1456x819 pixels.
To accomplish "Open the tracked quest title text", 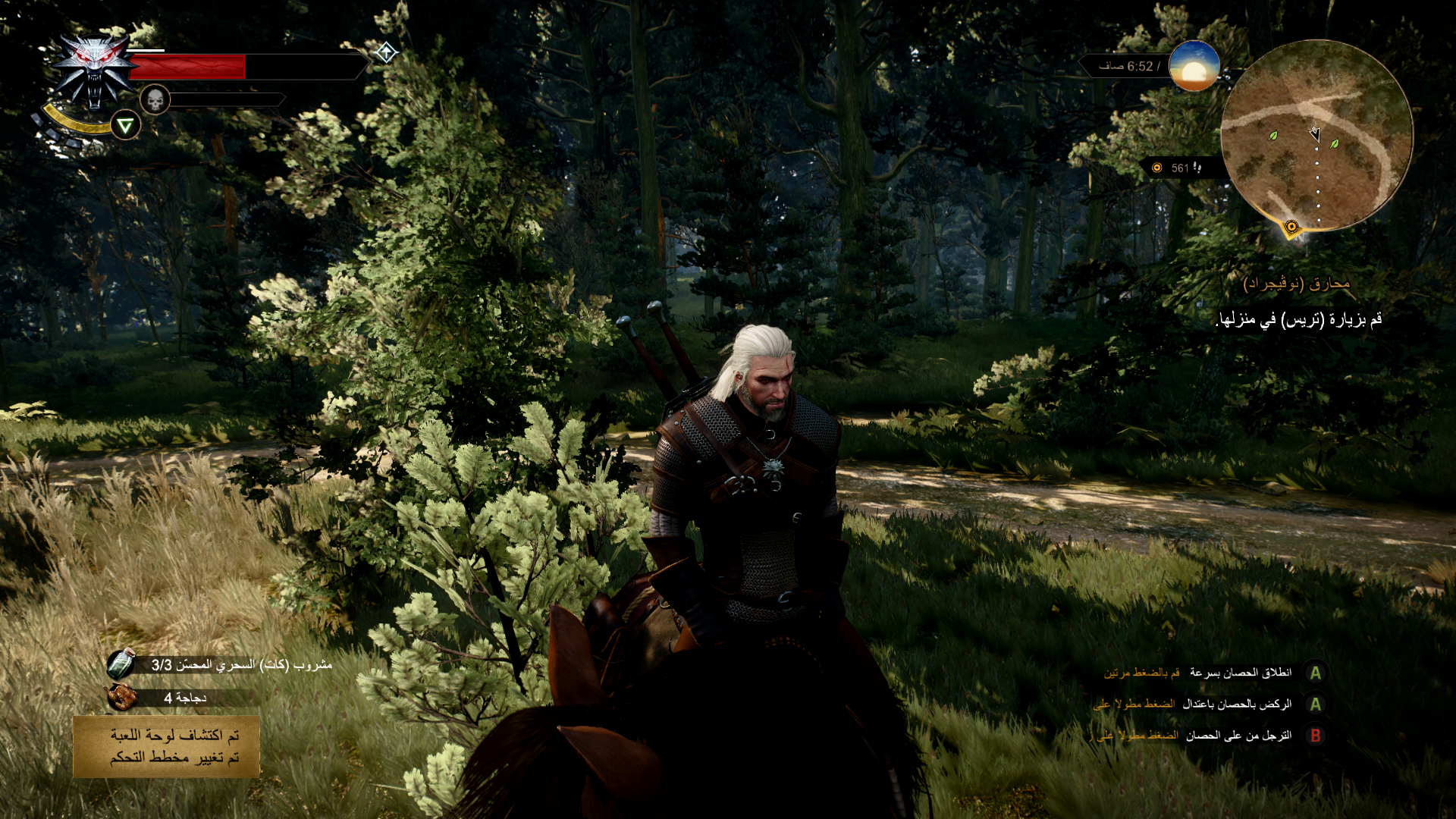I will 1297,284.
